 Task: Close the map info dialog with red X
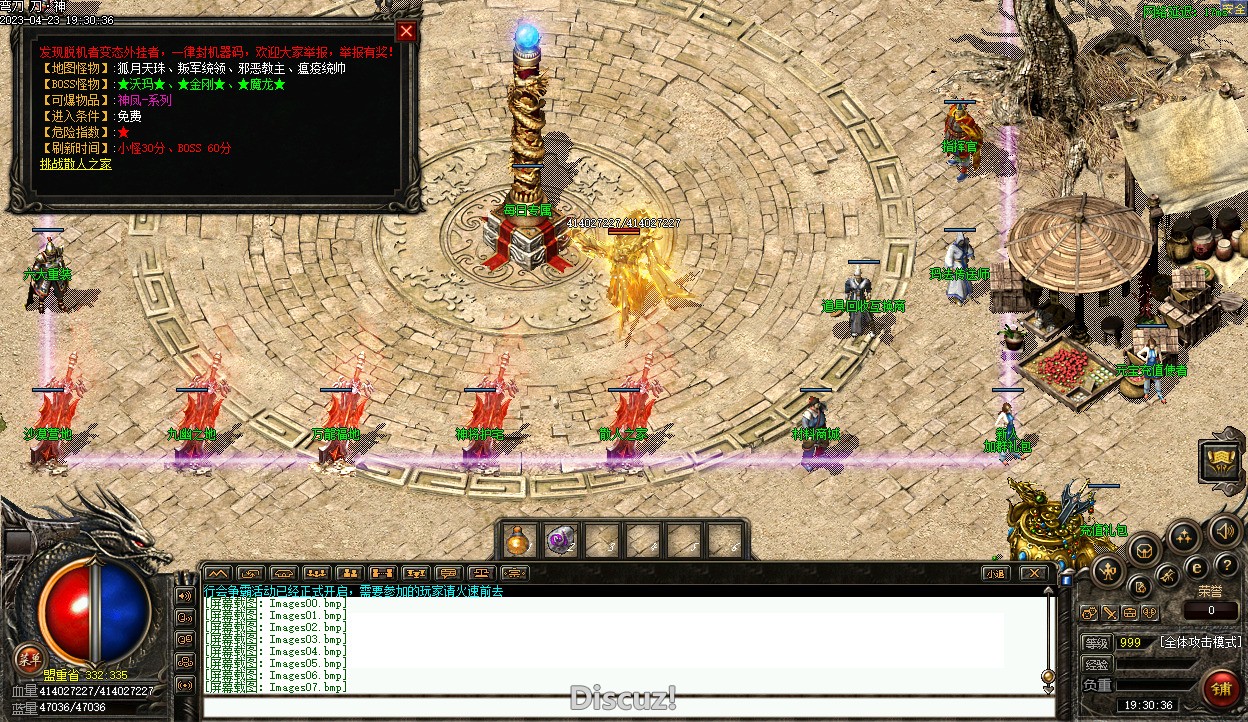click(x=405, y=31)
